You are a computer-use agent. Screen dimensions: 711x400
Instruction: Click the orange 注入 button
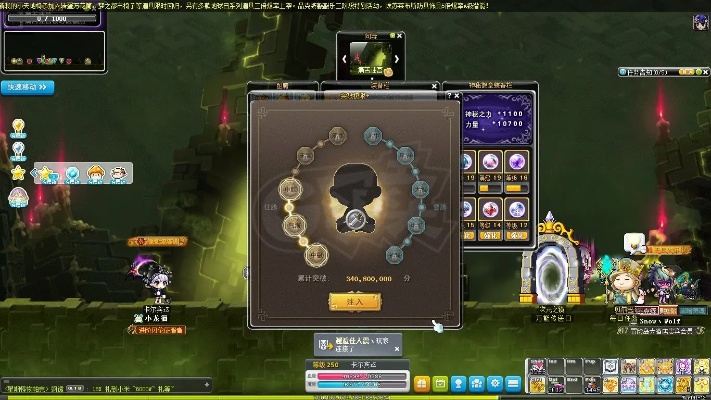coord(355,301)
